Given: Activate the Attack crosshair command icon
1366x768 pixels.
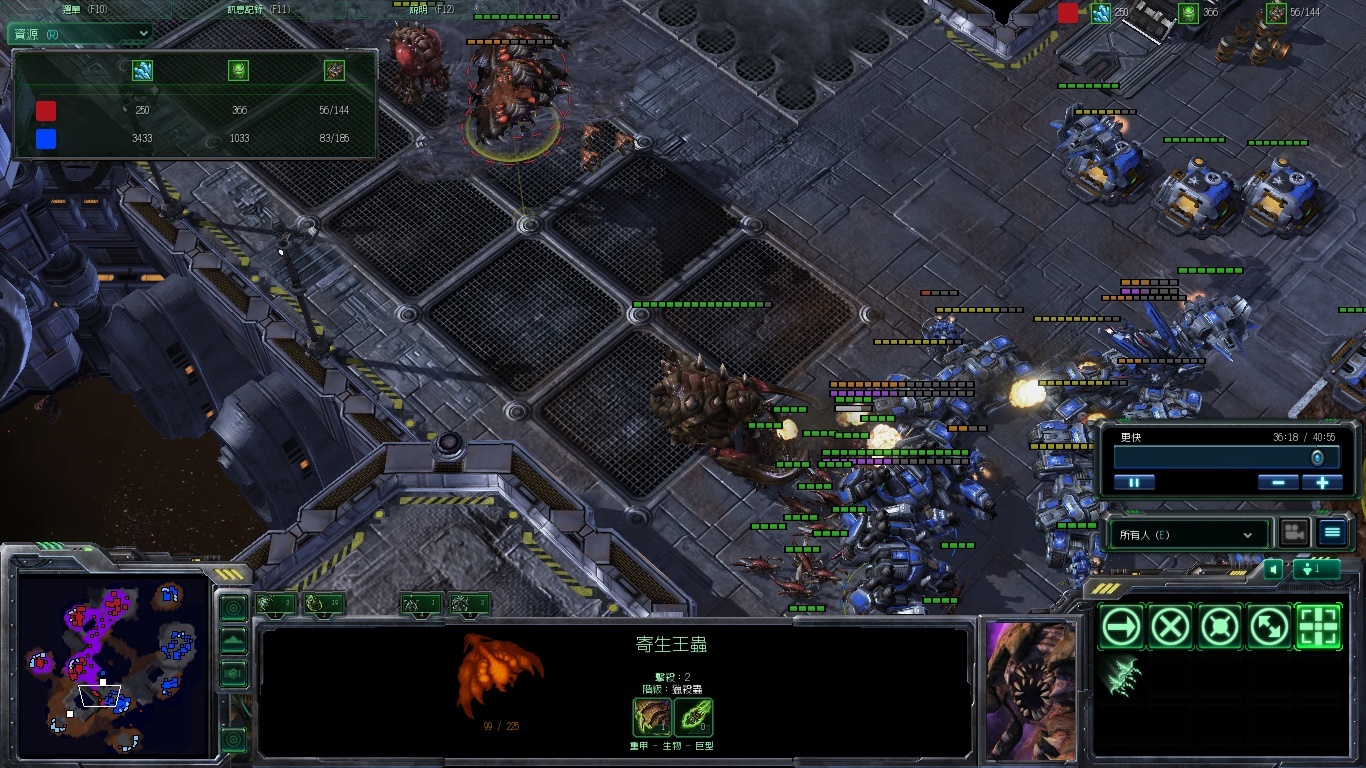Looking at the screenshot, I should (x=1319, y=627).
